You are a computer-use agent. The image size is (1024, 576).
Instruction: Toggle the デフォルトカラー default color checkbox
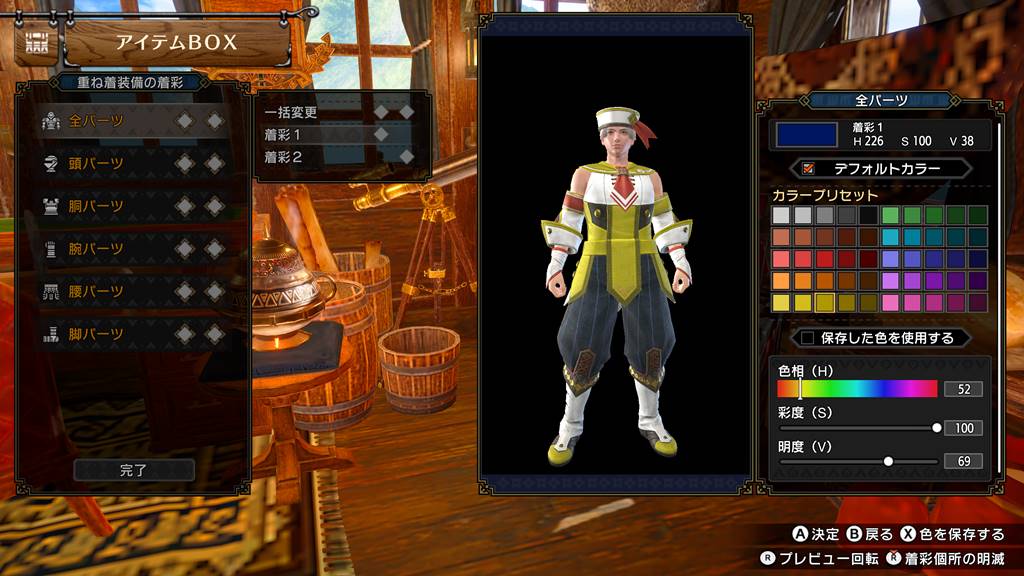pyautogui.click(x=810, y=169)
